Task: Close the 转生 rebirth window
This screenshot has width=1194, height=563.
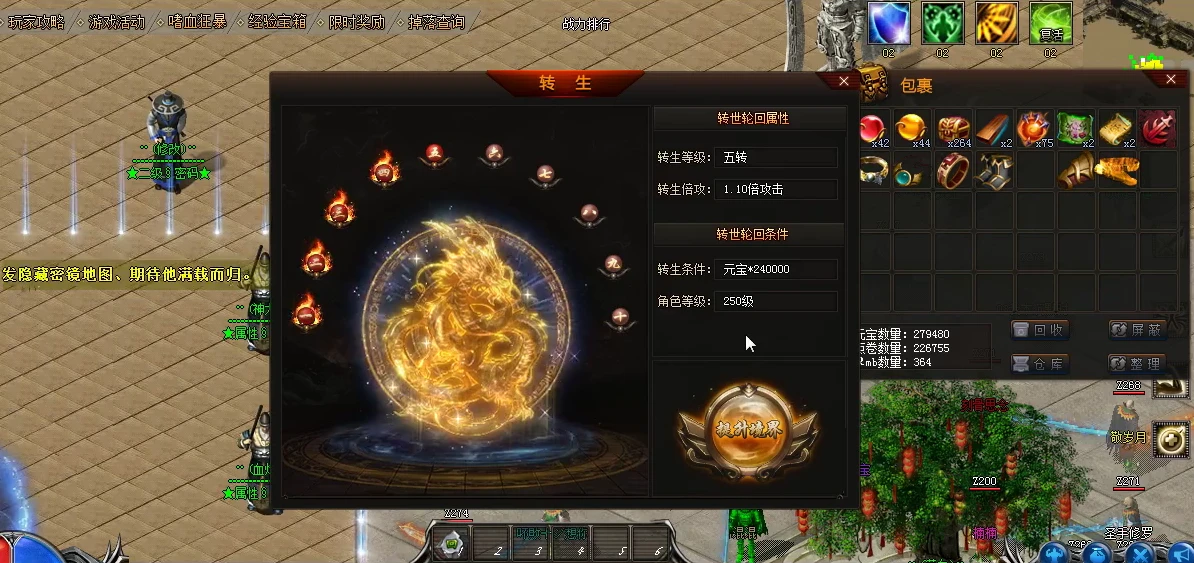Action: (843, 82)
